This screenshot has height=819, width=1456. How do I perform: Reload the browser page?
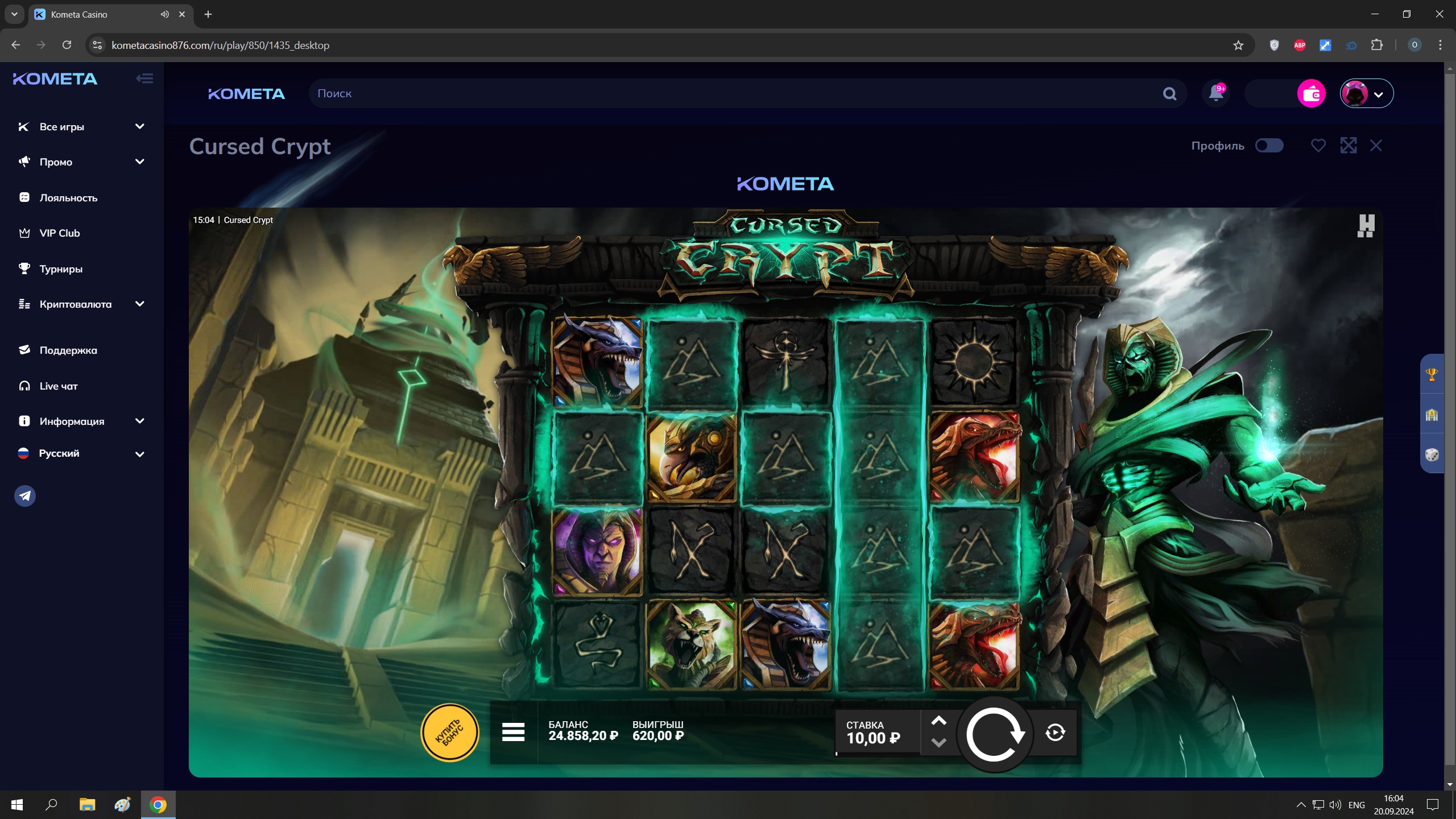[67, 45]
